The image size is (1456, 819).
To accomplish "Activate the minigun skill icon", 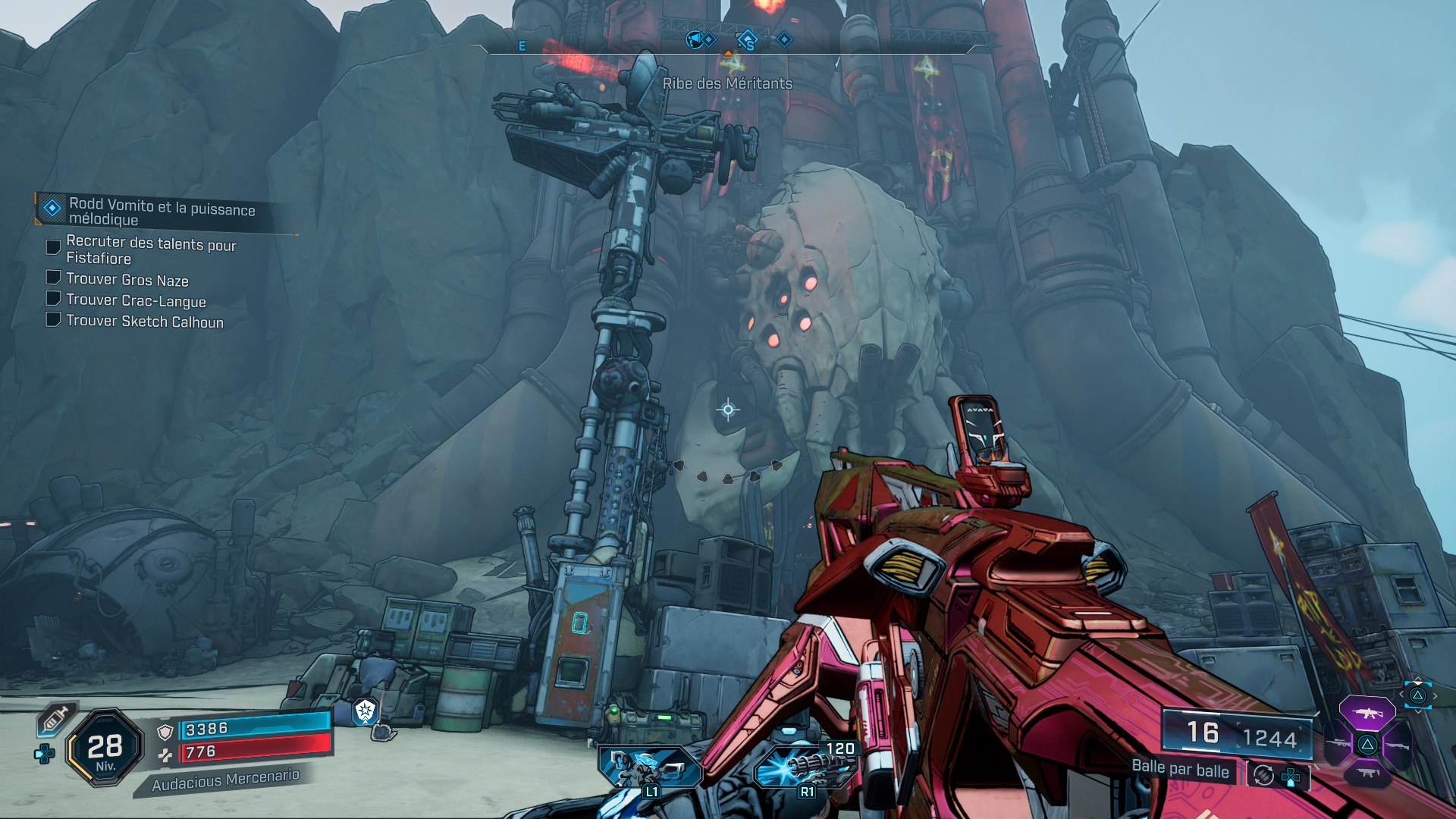I will pos(806,767).
